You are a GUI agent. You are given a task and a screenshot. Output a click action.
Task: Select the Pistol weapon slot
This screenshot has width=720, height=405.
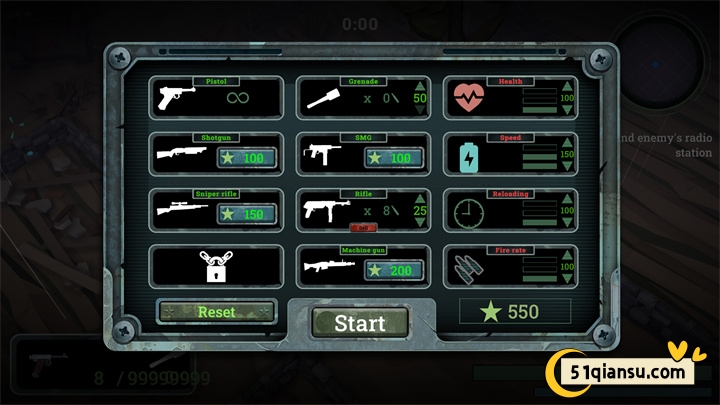point(215,98)
